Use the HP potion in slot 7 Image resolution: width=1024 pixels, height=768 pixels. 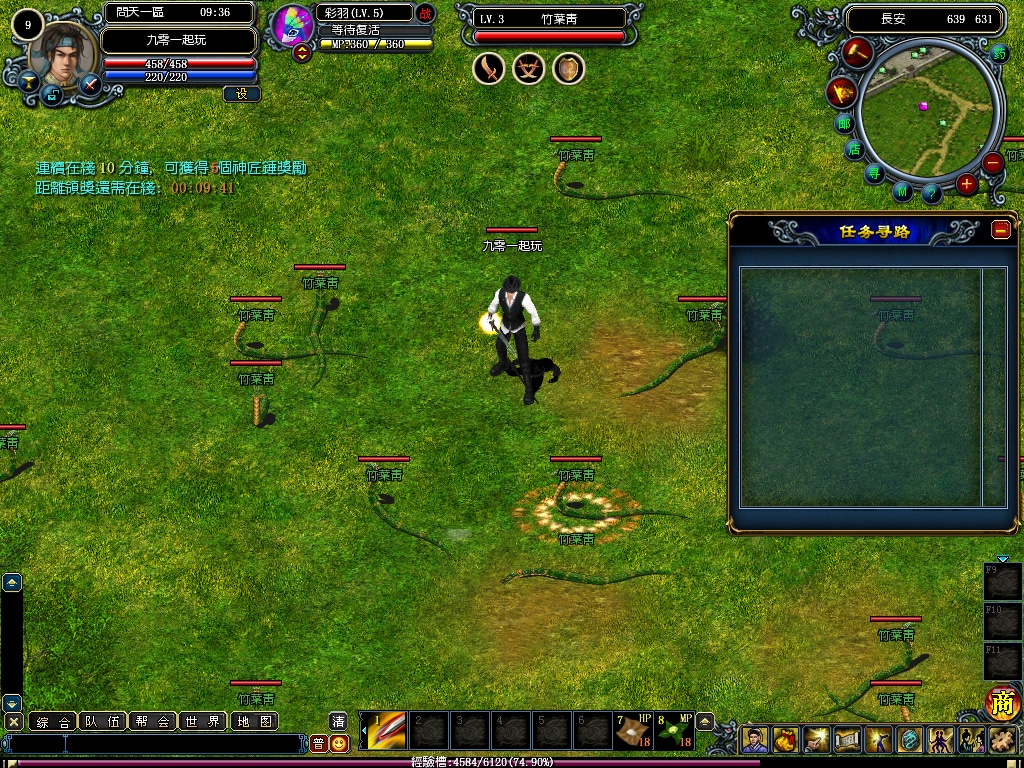(632, 731)
